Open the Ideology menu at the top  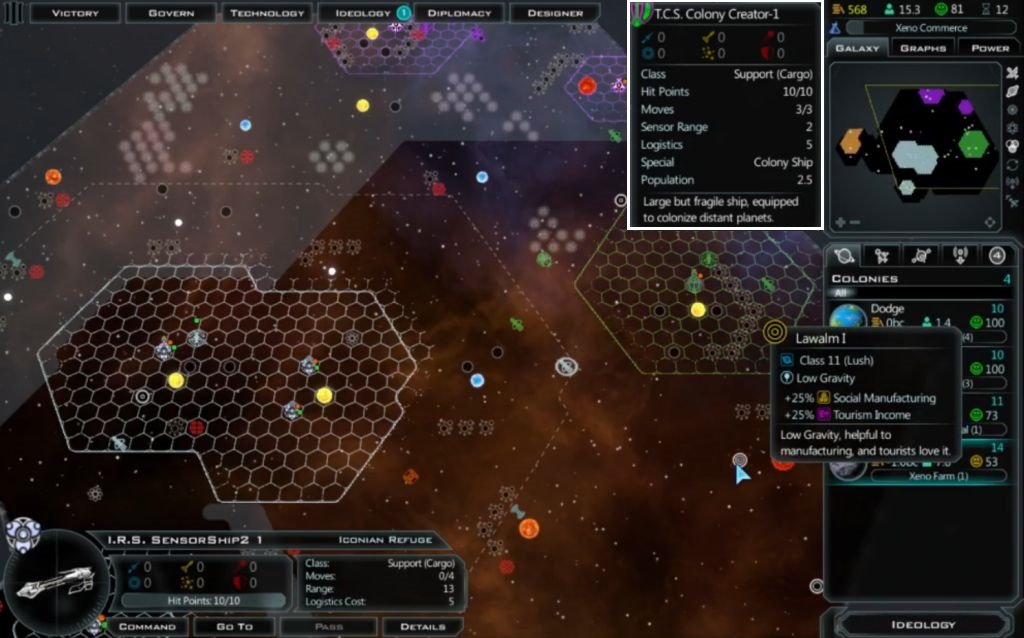(363, 13)
